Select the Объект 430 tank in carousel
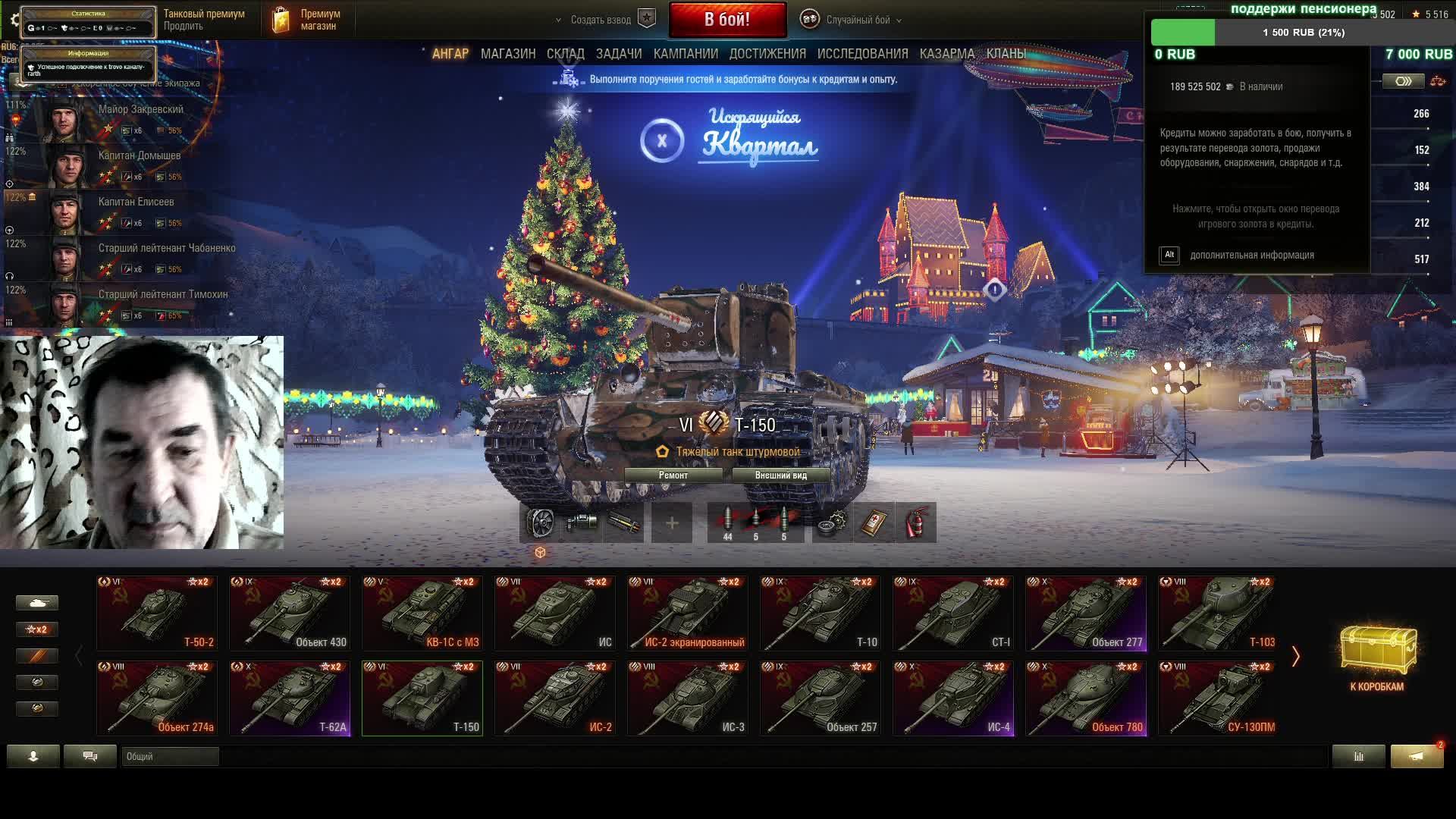Image resolution: width=1456 pixels, height=819 pixels. click(290, 613)
